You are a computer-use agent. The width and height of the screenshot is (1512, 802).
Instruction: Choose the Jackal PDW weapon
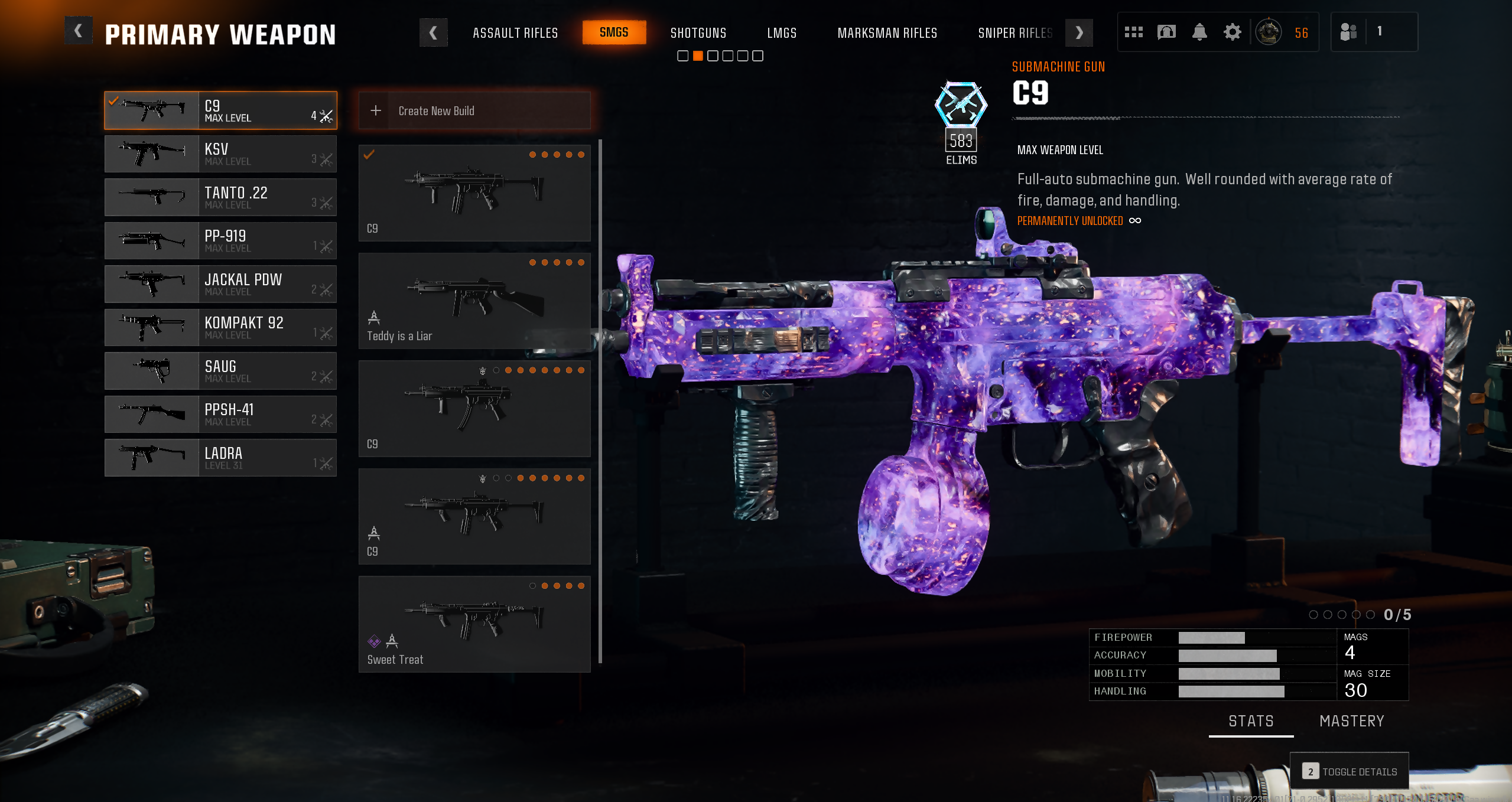(x=220, y=284)
